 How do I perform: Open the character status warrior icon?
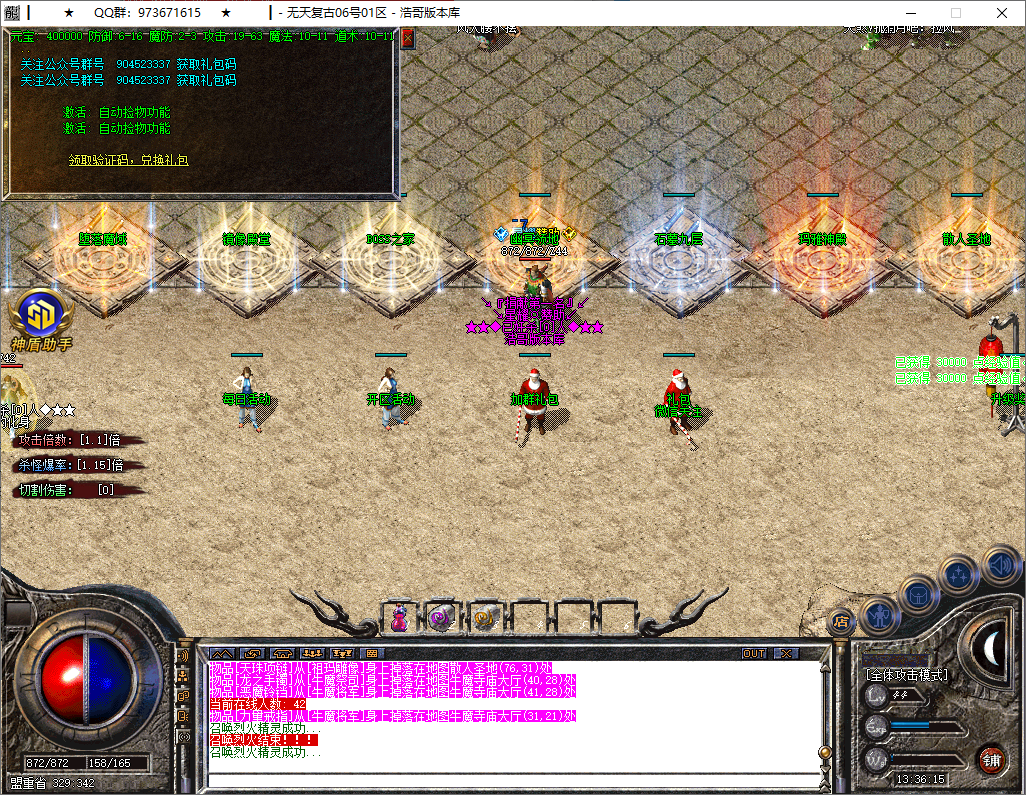point(878,614)
